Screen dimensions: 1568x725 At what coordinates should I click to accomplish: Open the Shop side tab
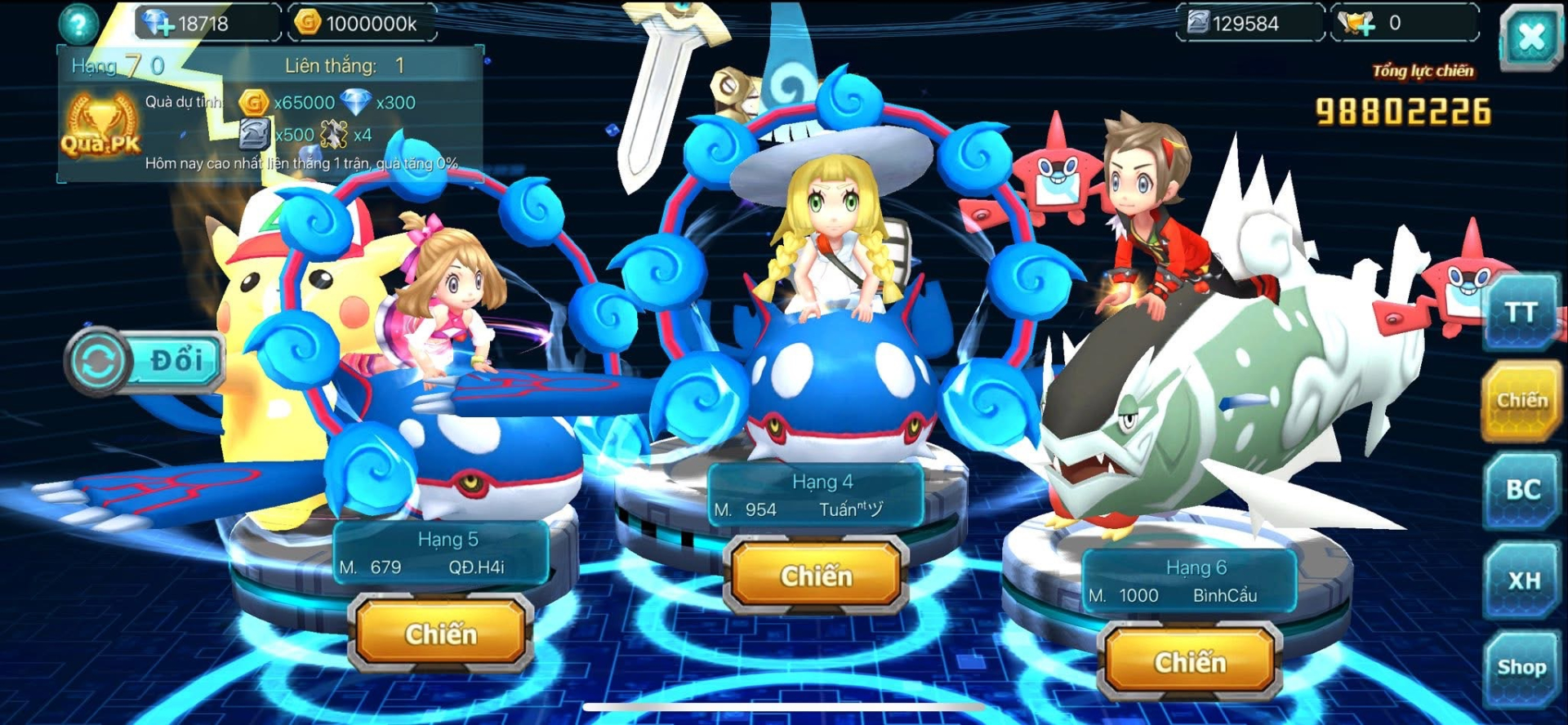pyautogui.click(x=1521, y=668)
